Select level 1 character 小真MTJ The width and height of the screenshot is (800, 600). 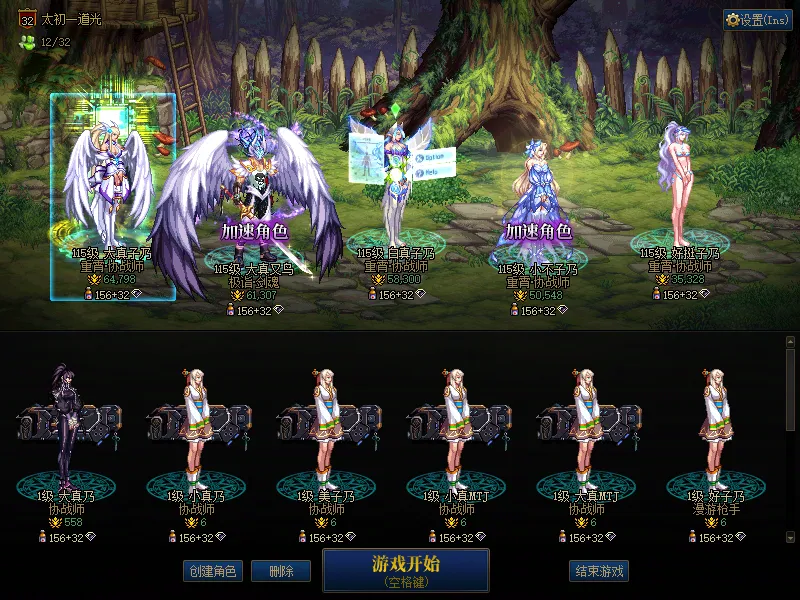click(x=456, y=430)
